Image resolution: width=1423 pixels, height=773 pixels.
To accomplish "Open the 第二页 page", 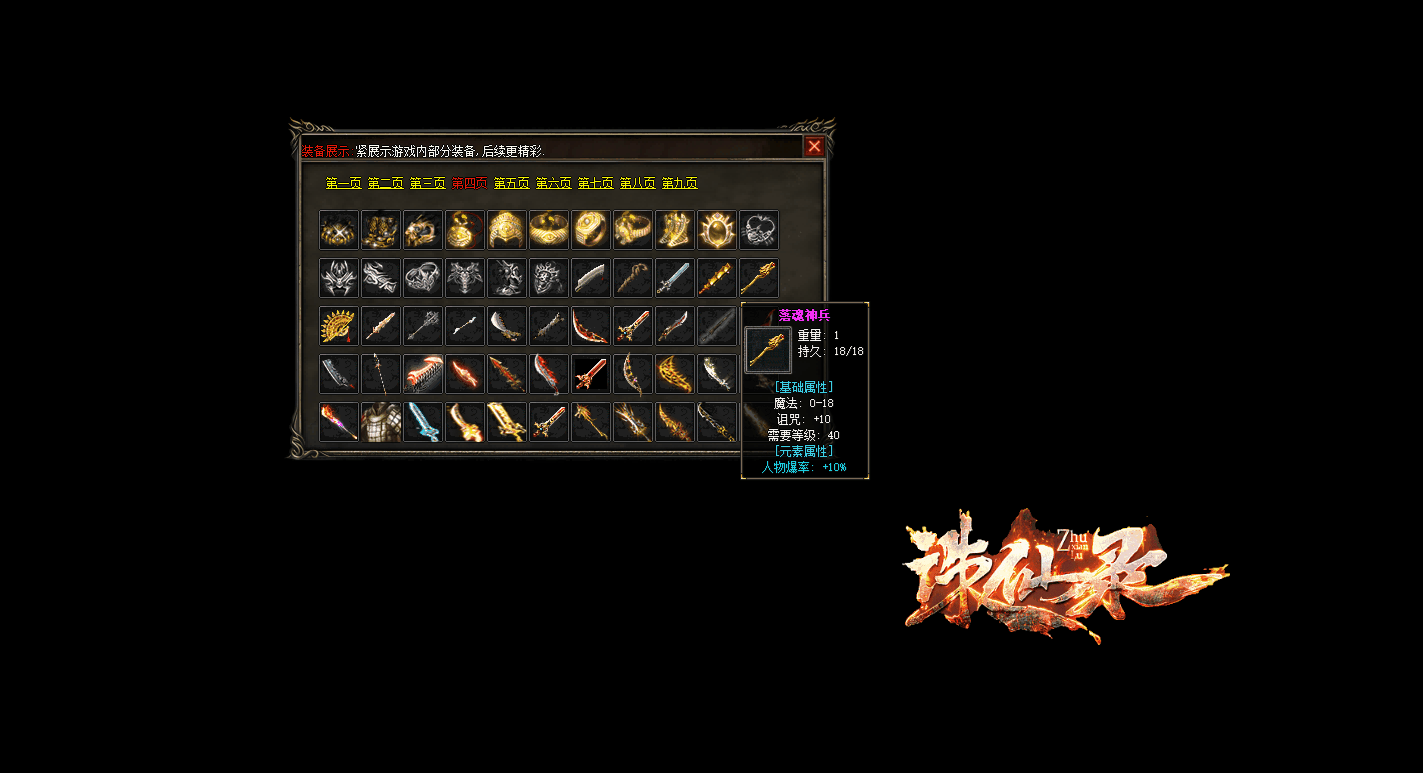I will (x=385, y=184).
